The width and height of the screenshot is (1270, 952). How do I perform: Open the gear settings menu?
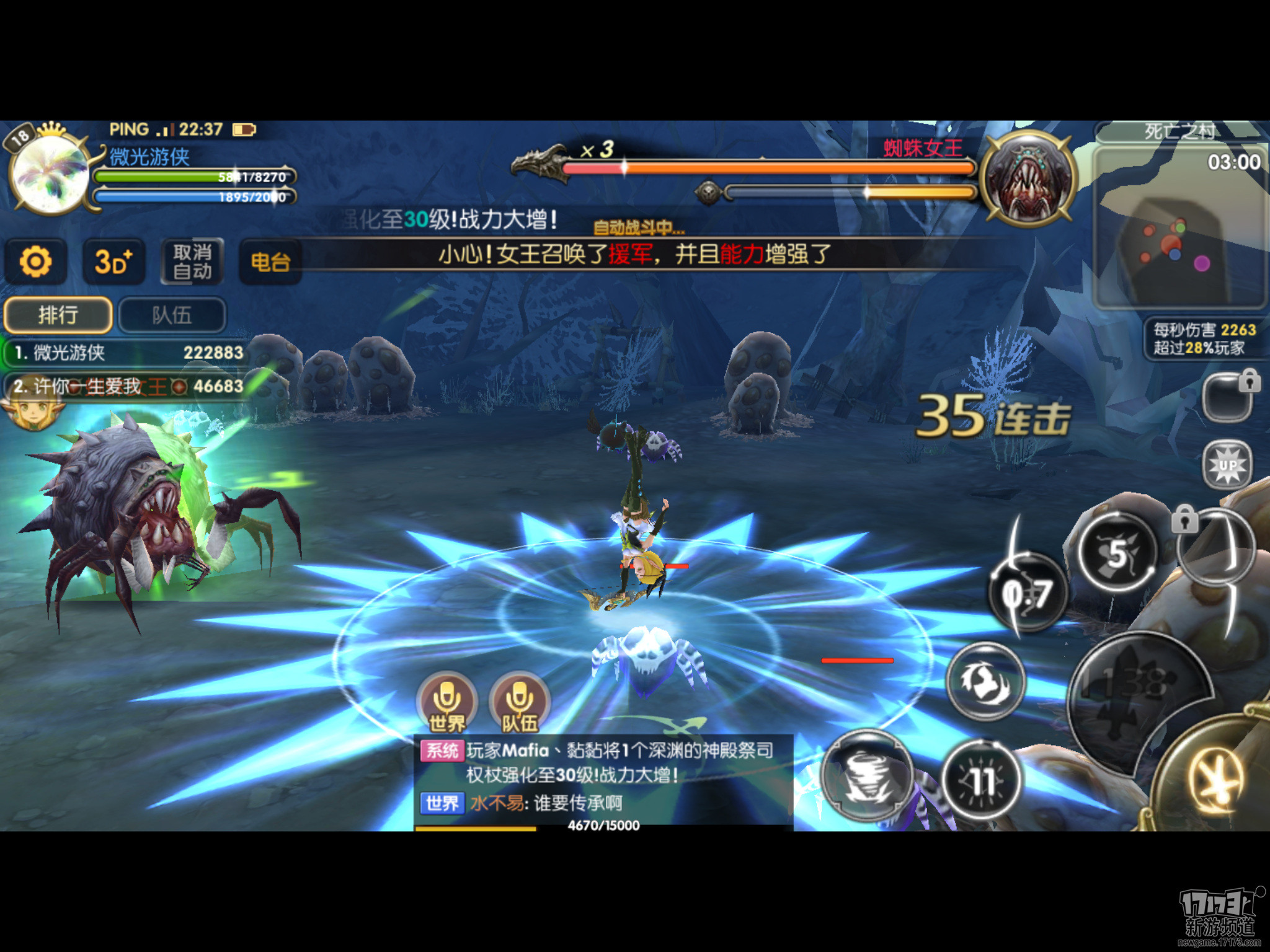tap(35, 262)
